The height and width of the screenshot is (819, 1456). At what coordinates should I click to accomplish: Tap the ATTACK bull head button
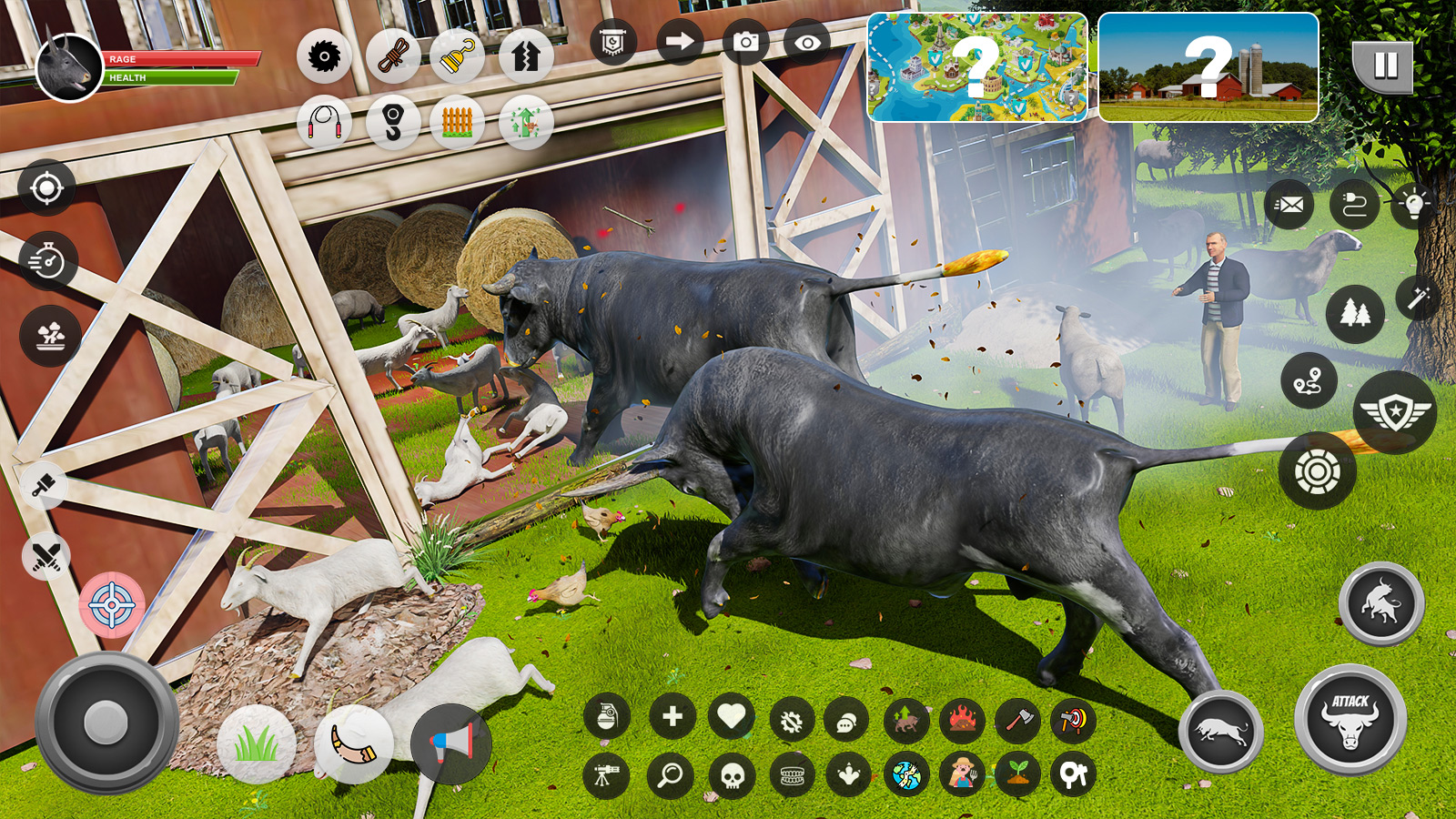point(1350,720)
